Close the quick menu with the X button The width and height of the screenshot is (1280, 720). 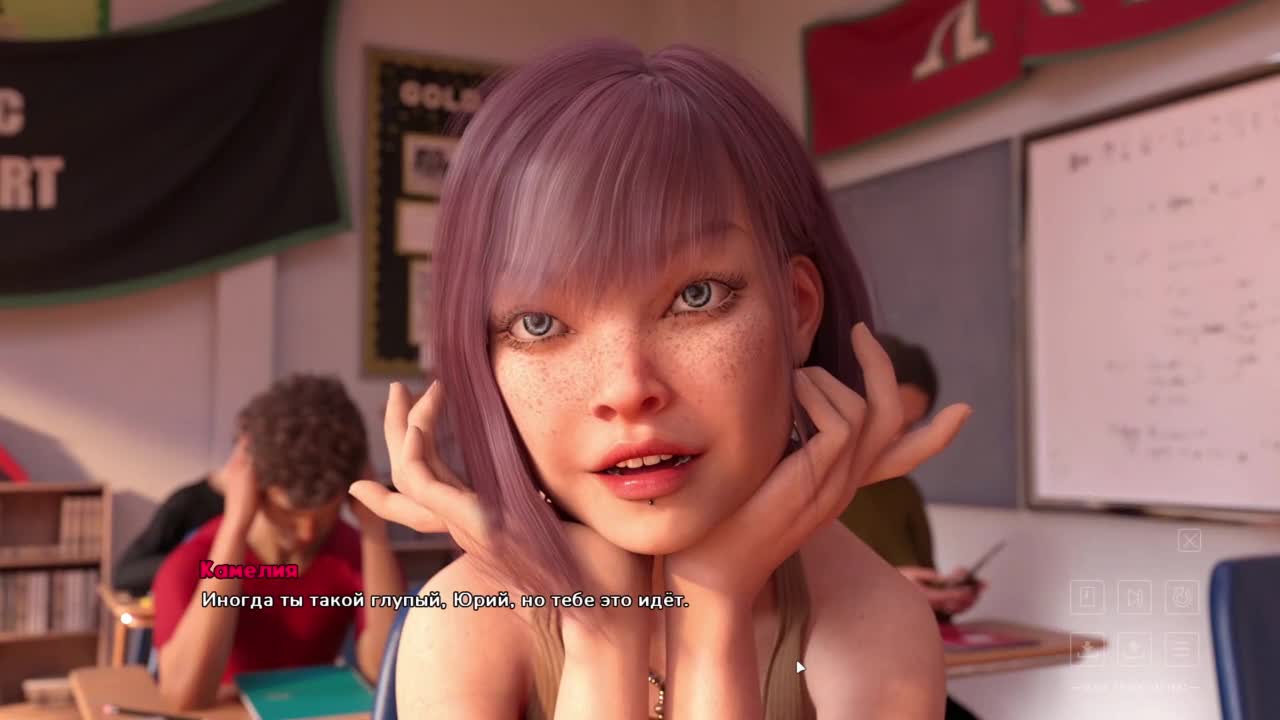pyautogui.click(x=1189, y=541)
